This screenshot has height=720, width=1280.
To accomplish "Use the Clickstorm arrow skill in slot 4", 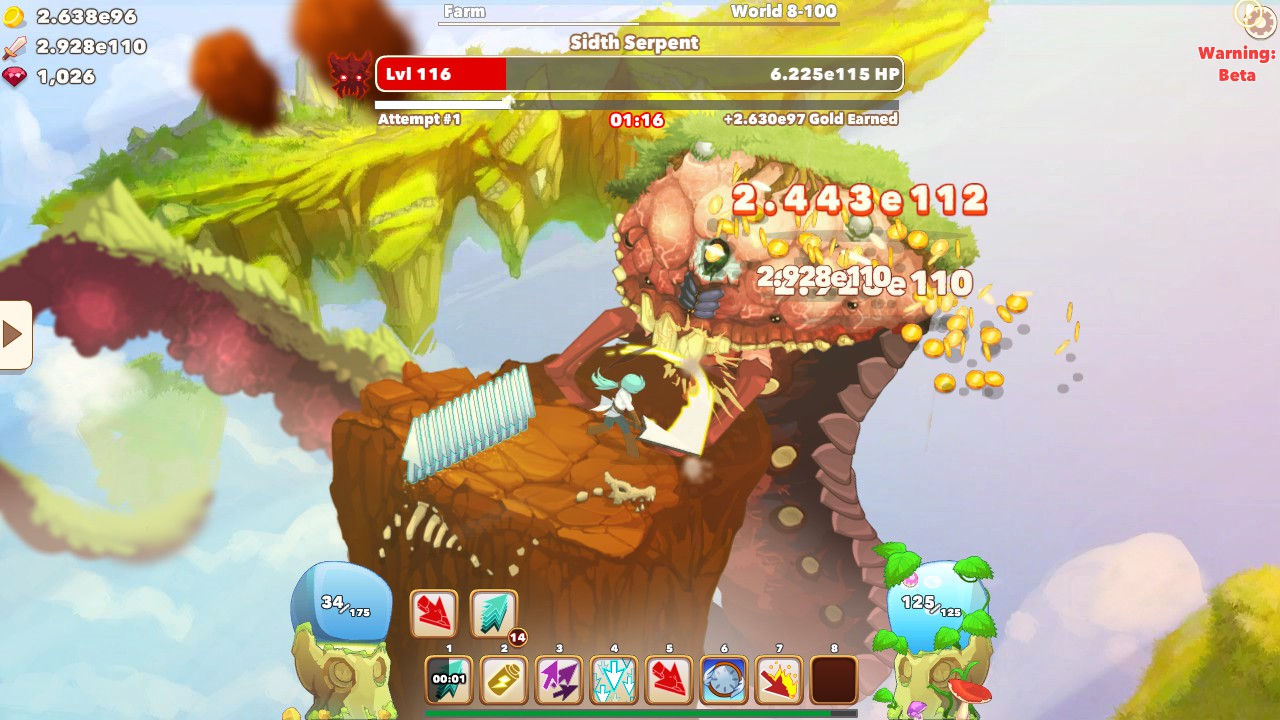I will [x=613, y=679].
